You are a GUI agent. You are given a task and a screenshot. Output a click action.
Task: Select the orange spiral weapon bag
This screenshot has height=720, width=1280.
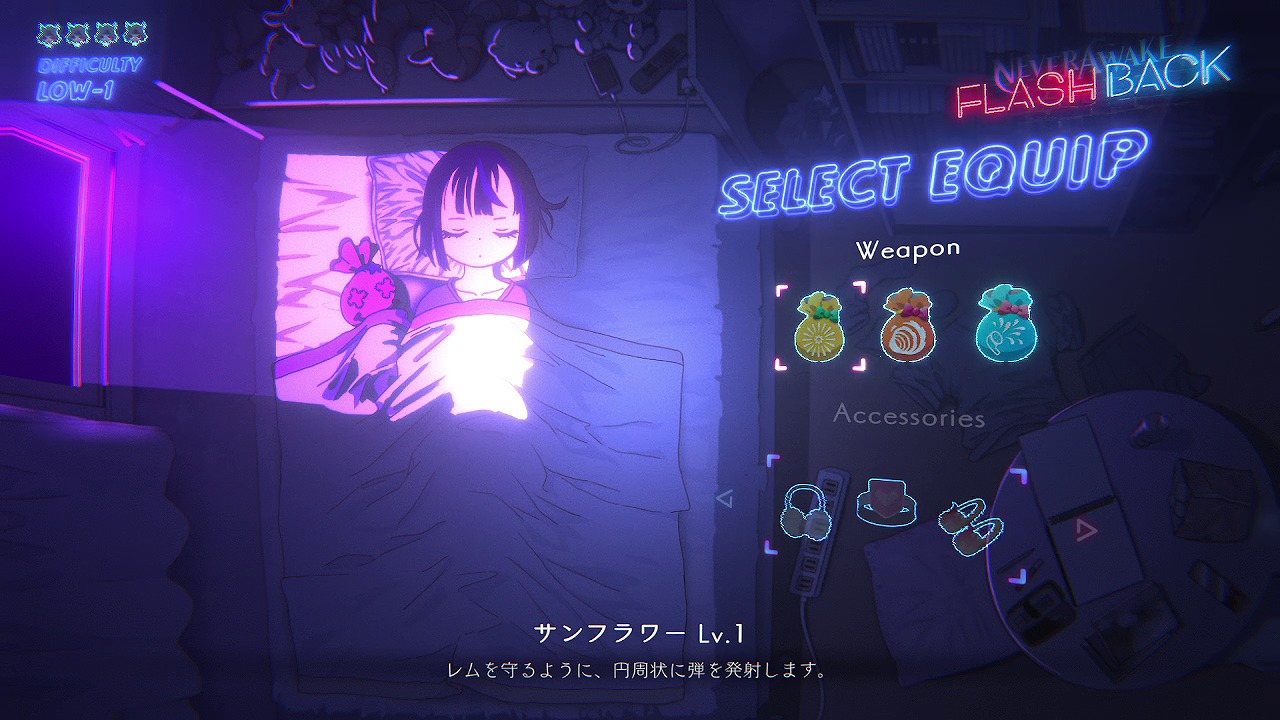[x=907, y=328]
